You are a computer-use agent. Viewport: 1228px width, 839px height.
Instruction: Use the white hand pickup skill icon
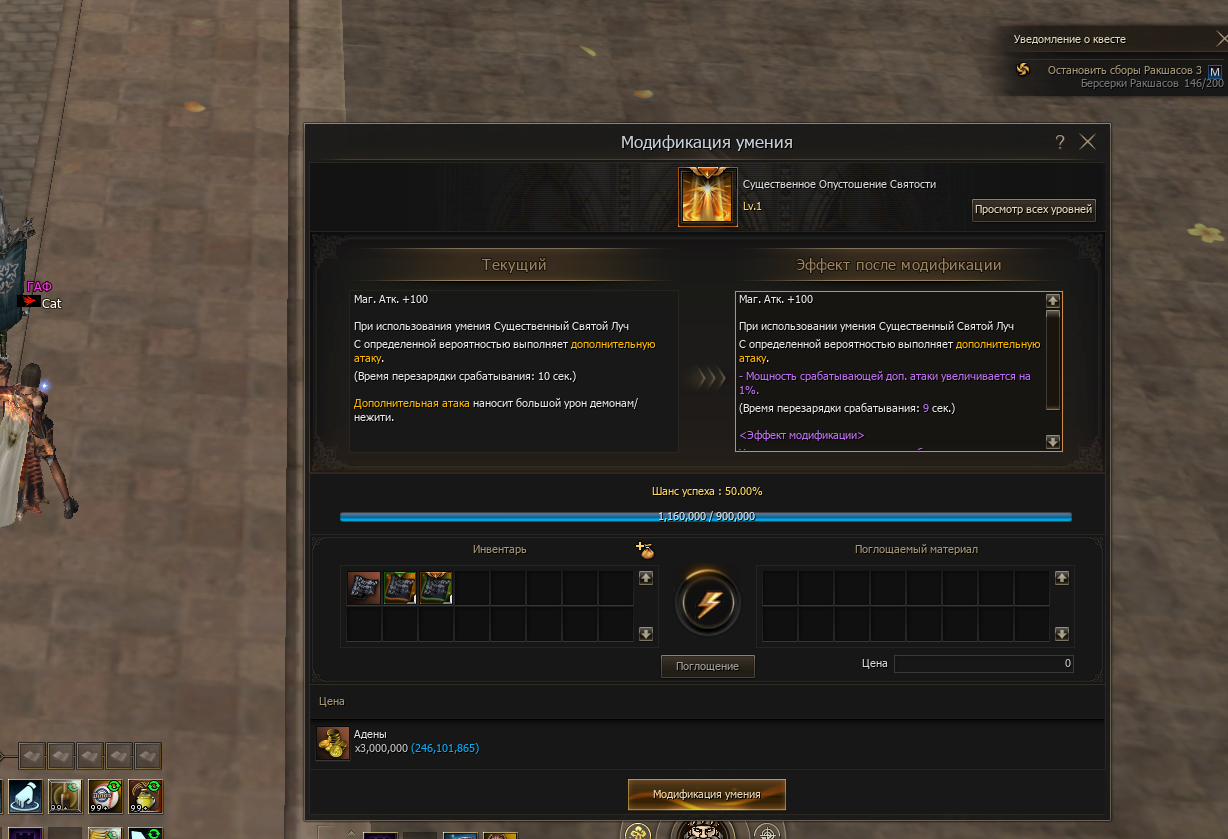27,796
